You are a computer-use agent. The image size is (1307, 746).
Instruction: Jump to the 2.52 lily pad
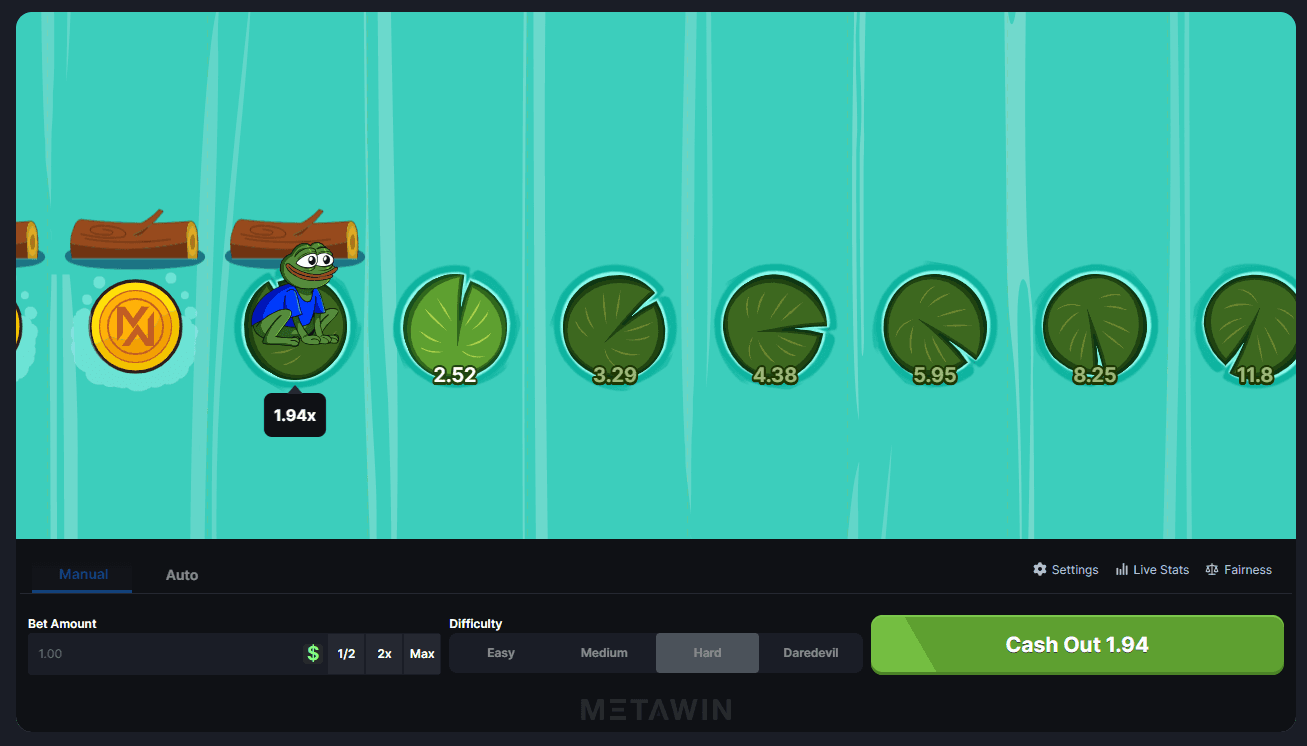(455, 327)
